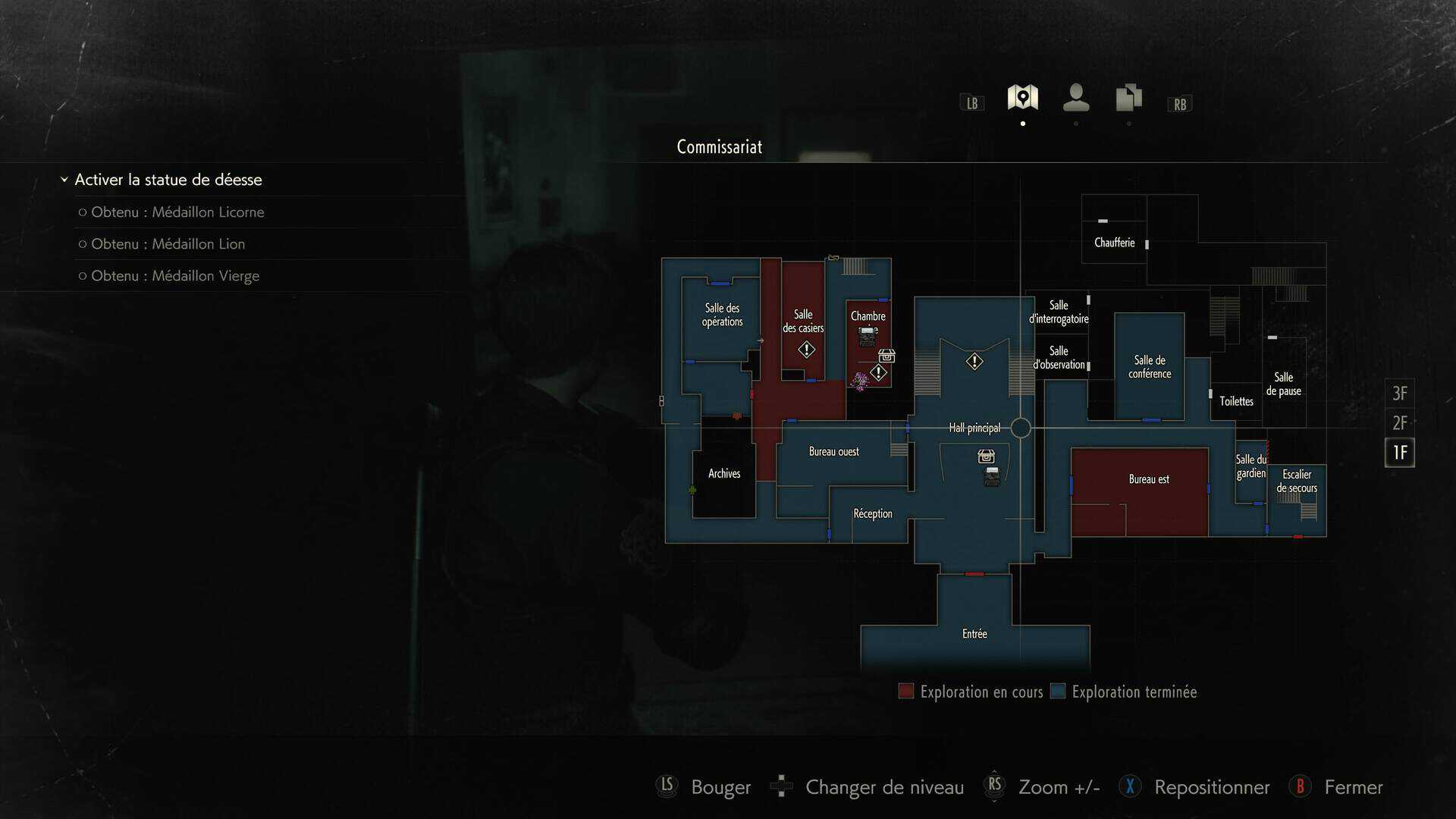The image size is (1456, 819).
Task: Select the Bureau ouest room
Action: point(833,452)
